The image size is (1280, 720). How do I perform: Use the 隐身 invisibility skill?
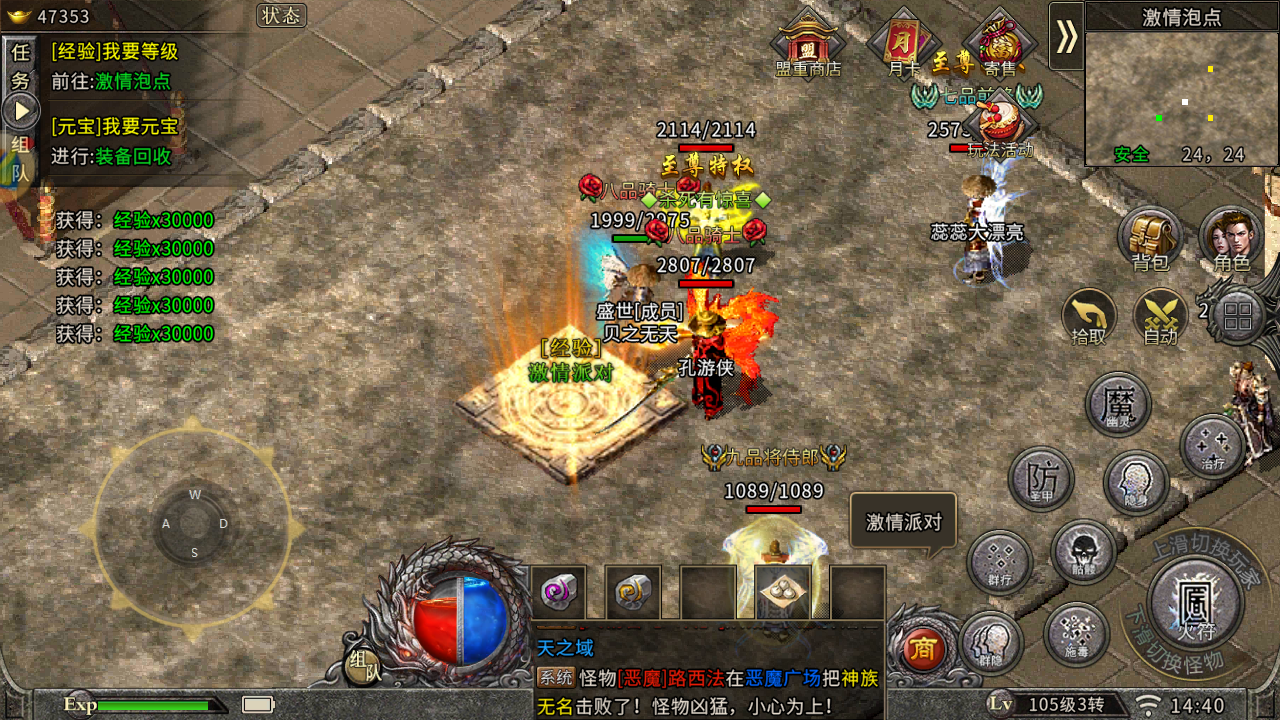click(x=1136, y=484)
